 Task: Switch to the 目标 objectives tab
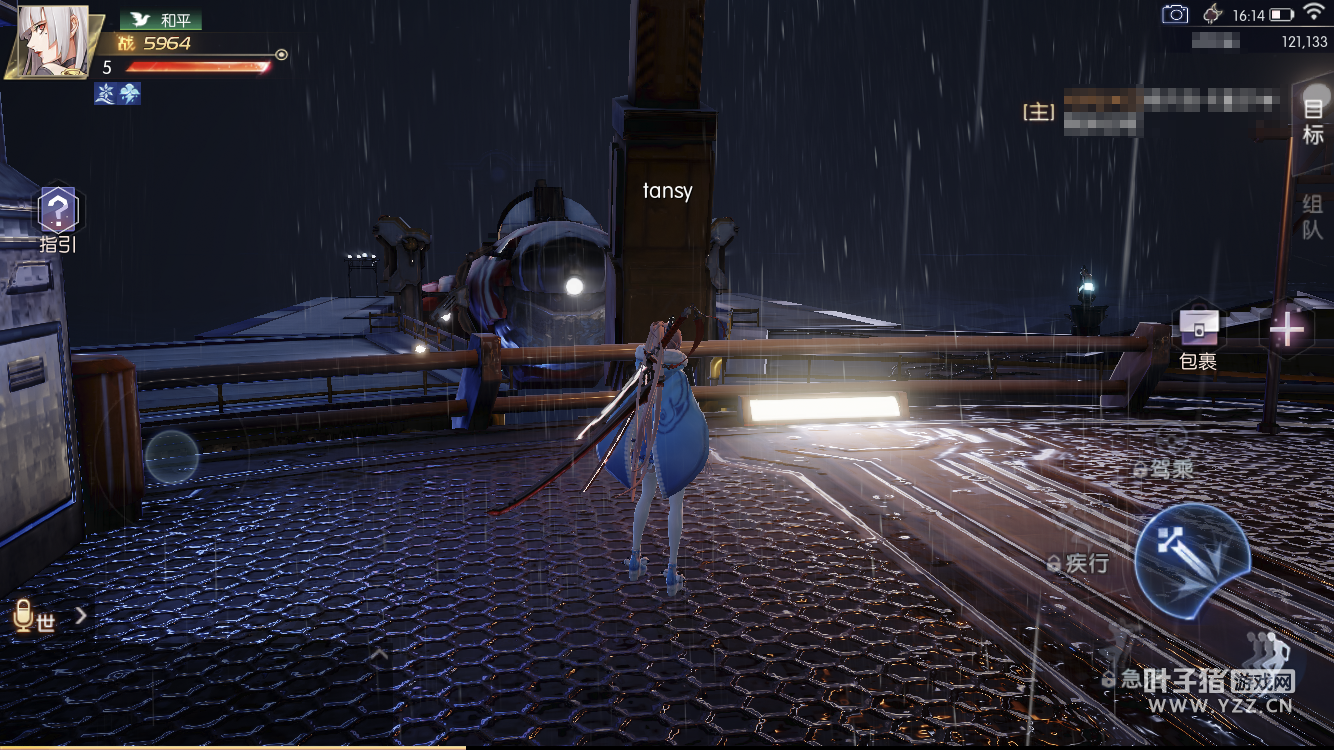(1312, 122)
